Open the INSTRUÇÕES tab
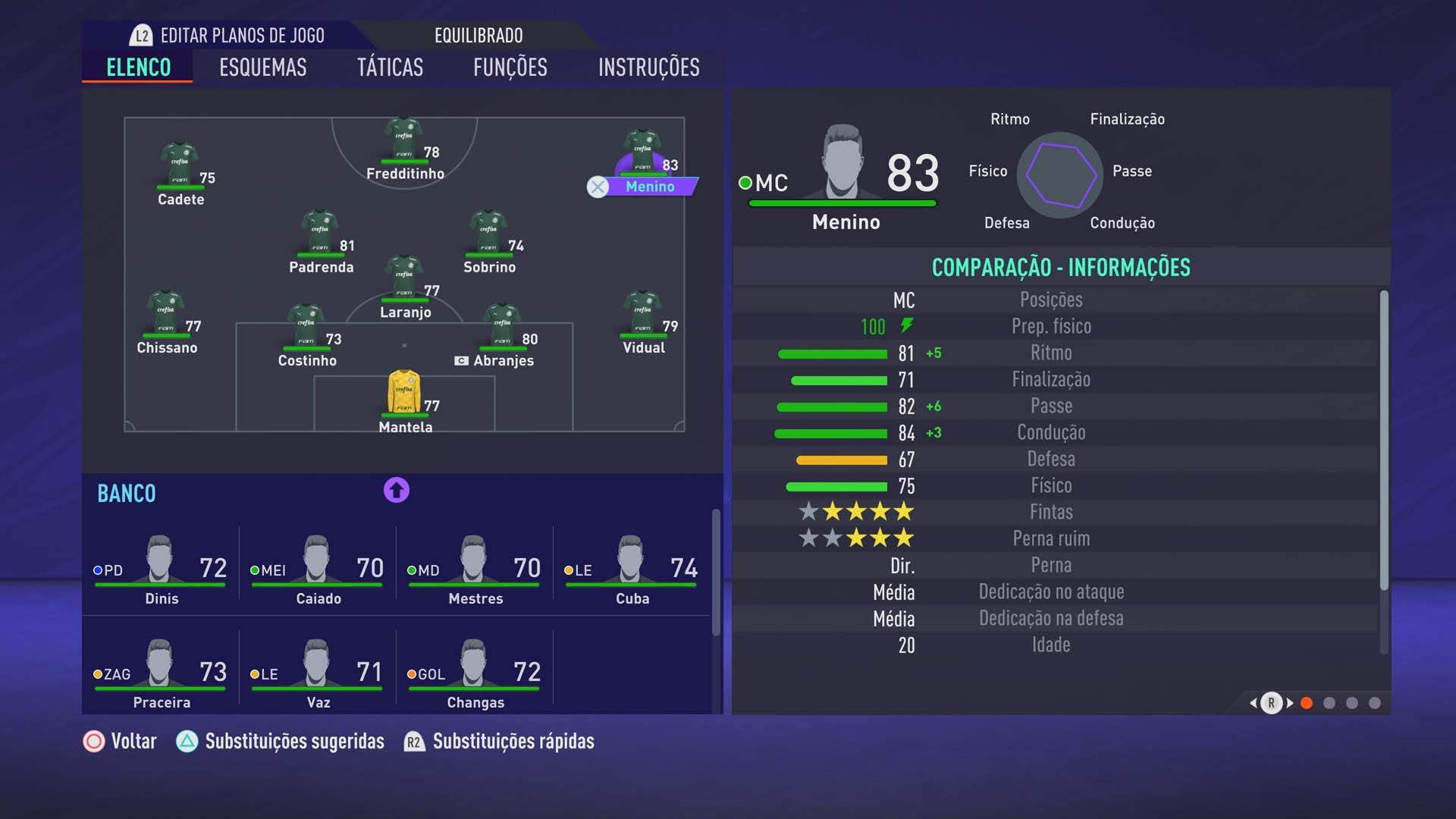Screen dimensions: 1456x819 coord(649,67)
